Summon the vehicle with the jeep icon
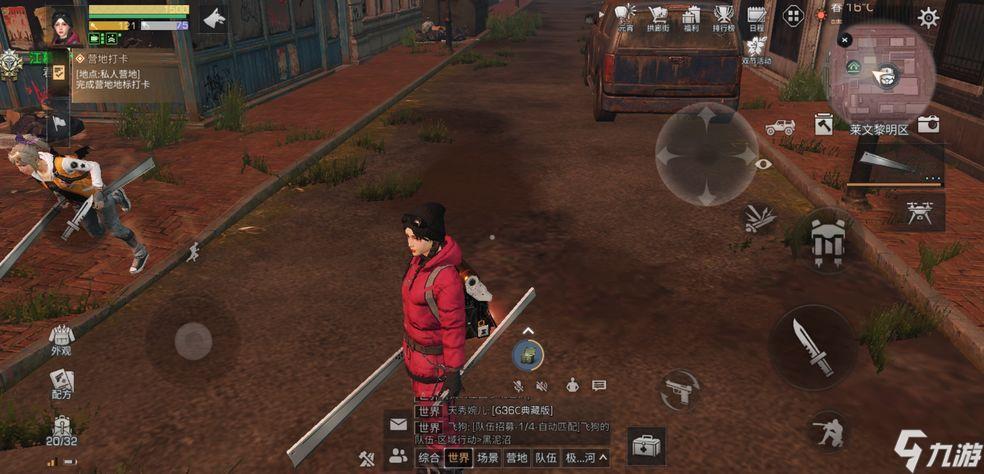This screenshot has width=984, height=474. [x=780, y=127]
